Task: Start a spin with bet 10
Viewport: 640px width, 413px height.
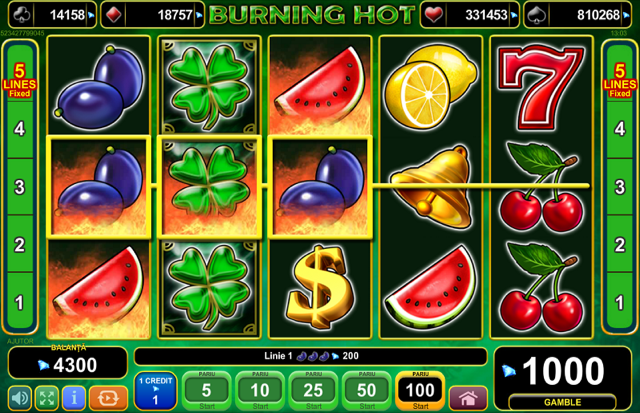Action: 260,390
